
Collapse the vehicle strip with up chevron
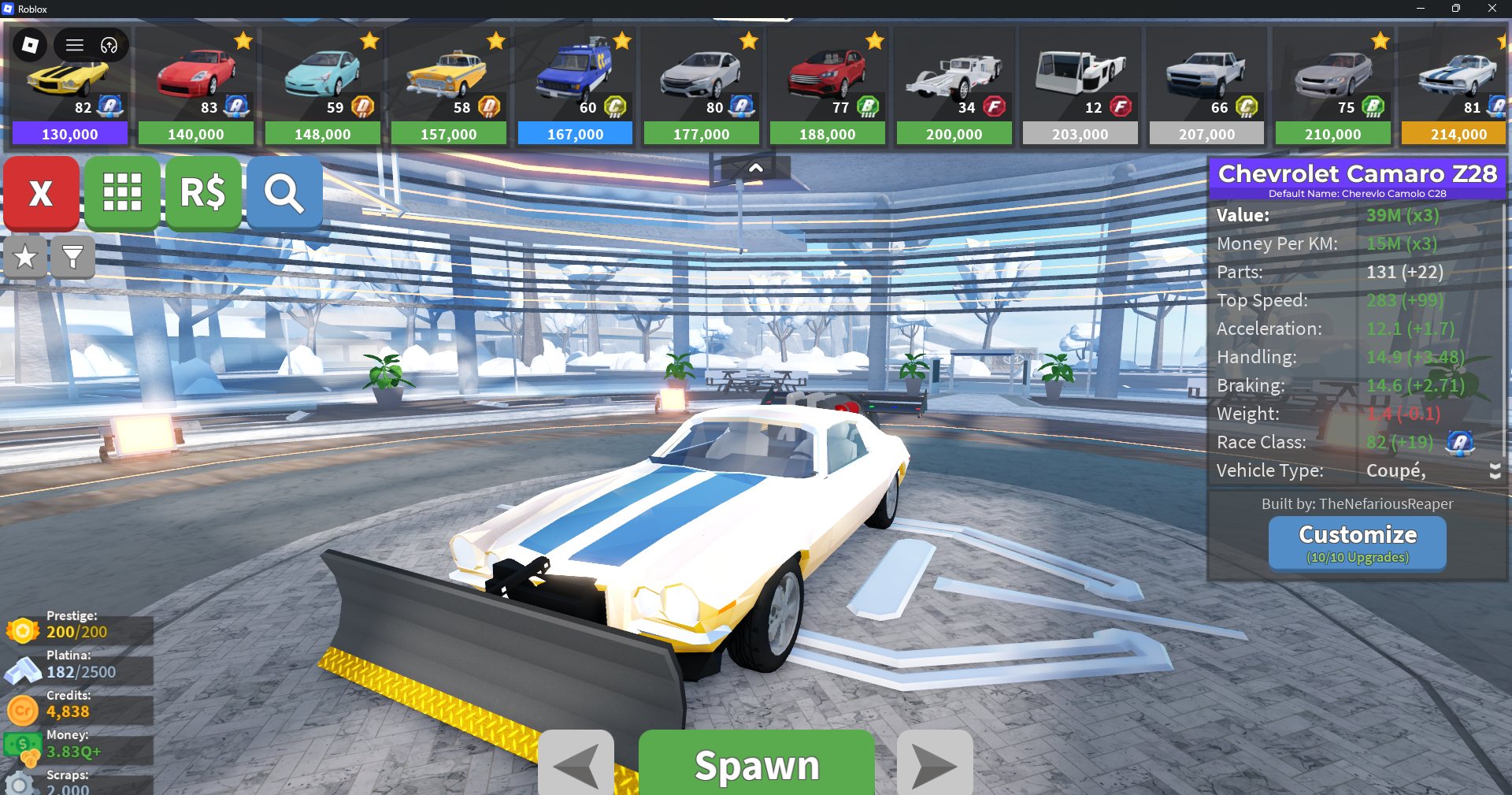pos(755,168)
